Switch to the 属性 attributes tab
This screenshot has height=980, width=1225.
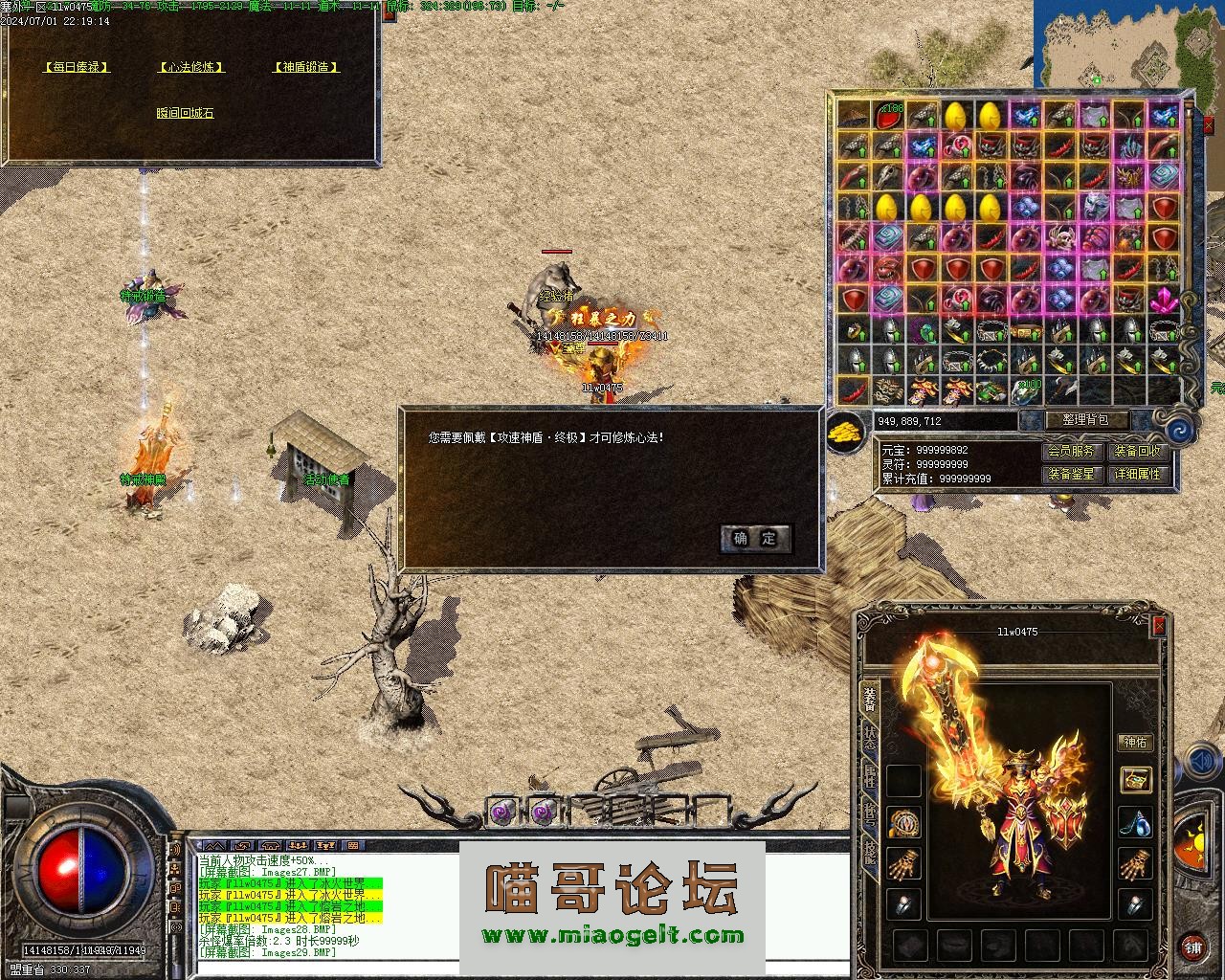869,775
